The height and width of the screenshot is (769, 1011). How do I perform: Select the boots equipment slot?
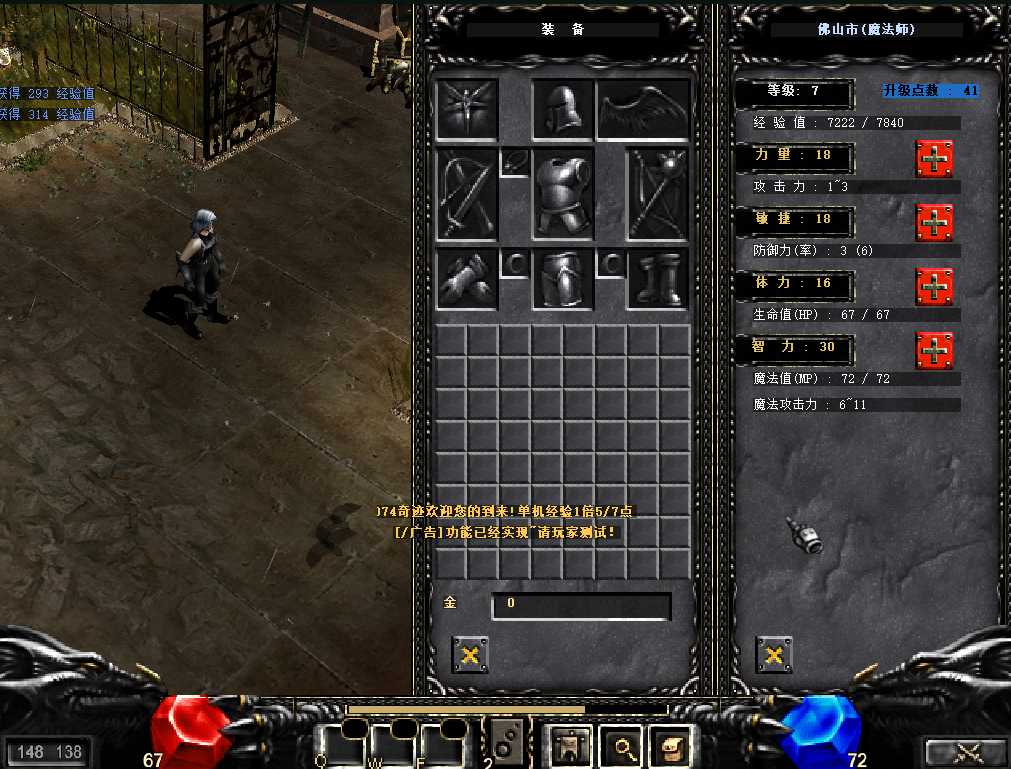657,279
